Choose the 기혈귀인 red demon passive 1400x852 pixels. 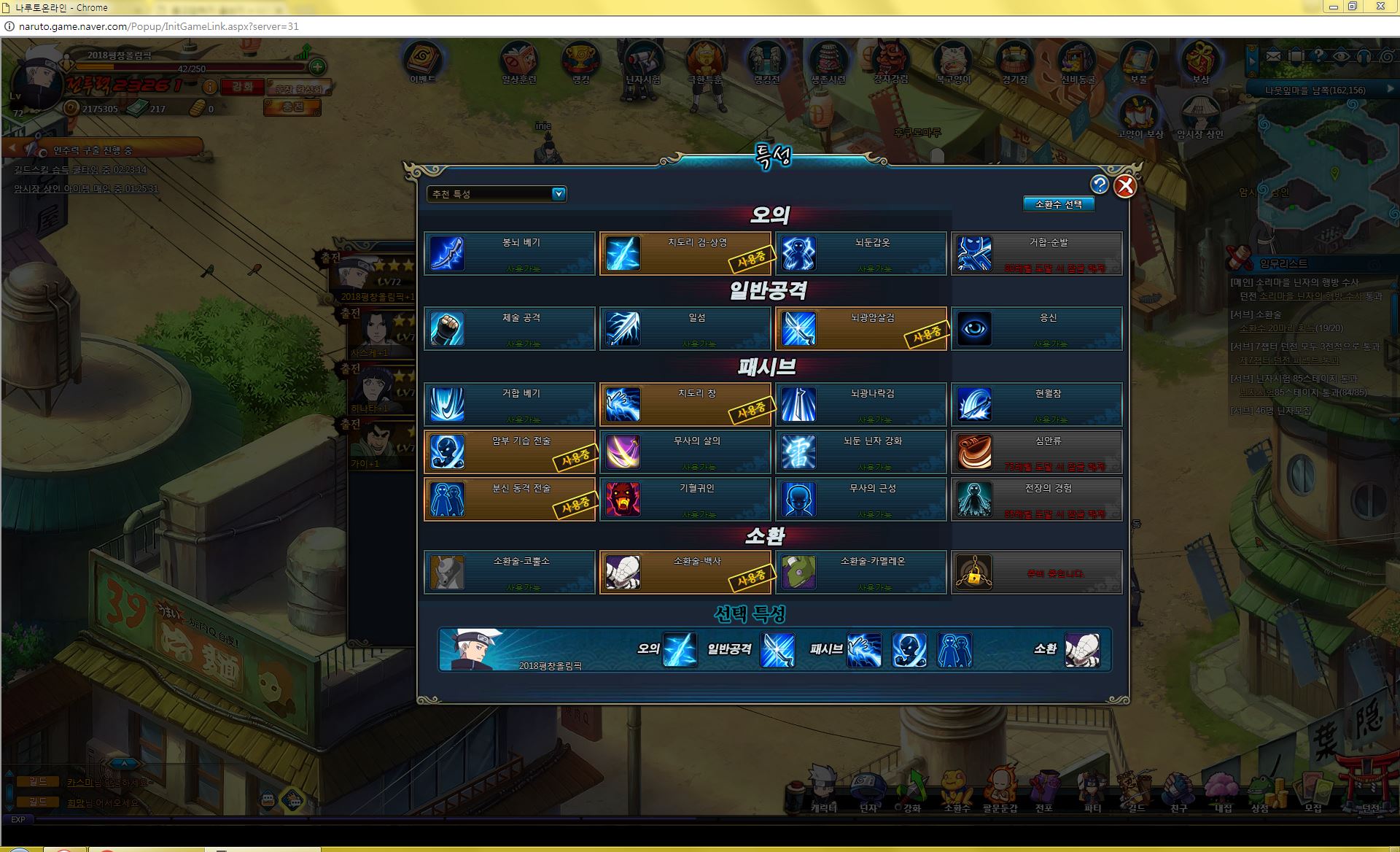685,499
